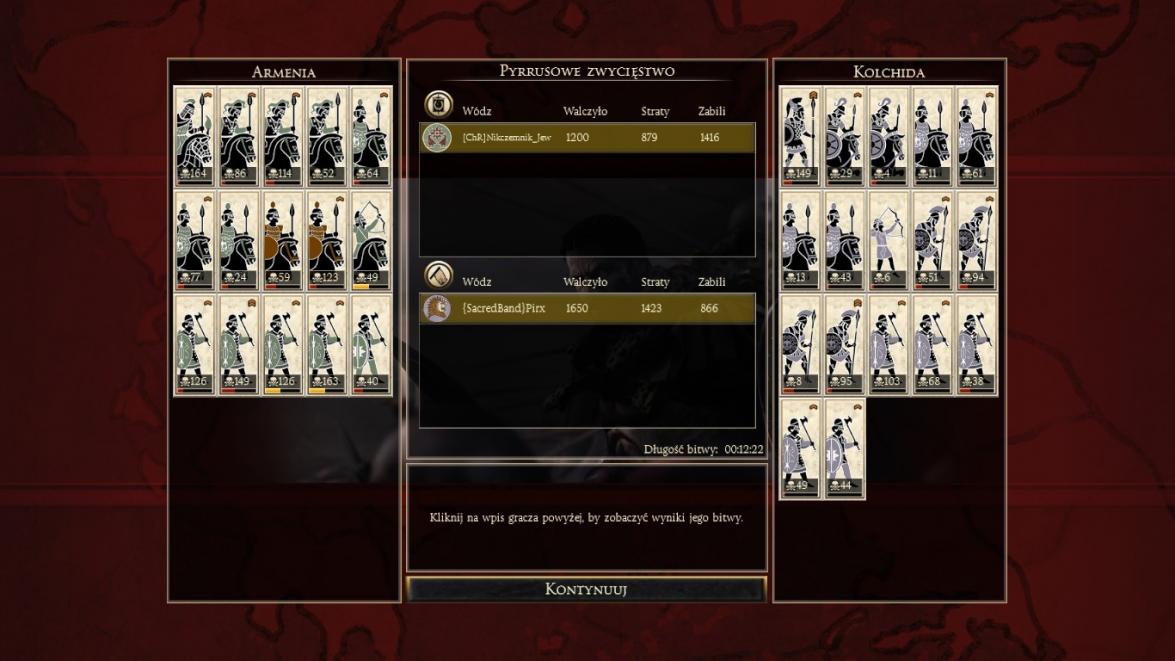Select the [ChR]Nikczemnik_Jew player row
Viewport: 1175px width, 661px height.
(x=587, y=137)
